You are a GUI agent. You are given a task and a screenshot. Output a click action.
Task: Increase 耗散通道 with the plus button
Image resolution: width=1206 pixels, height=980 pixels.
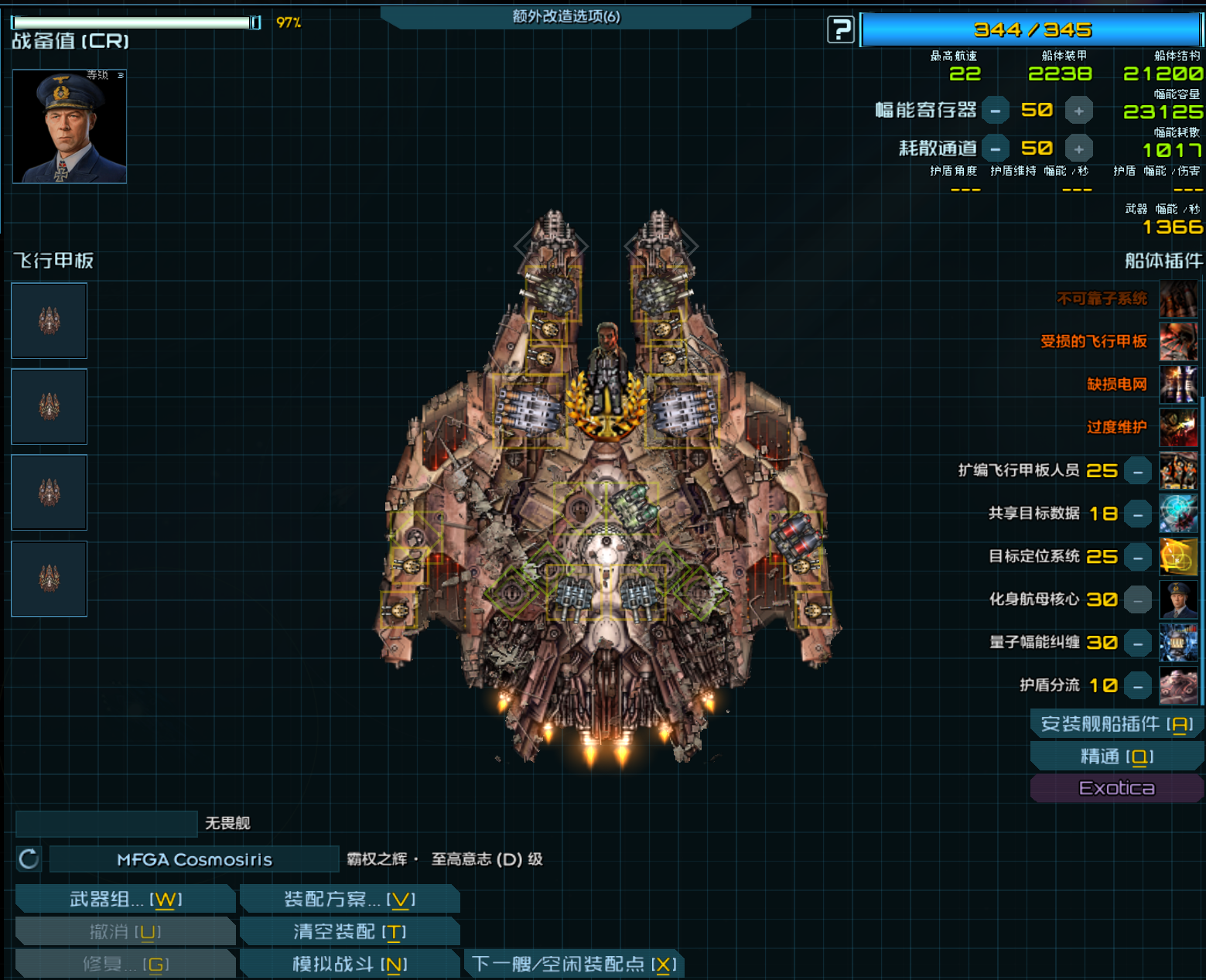pos(1079,148)
